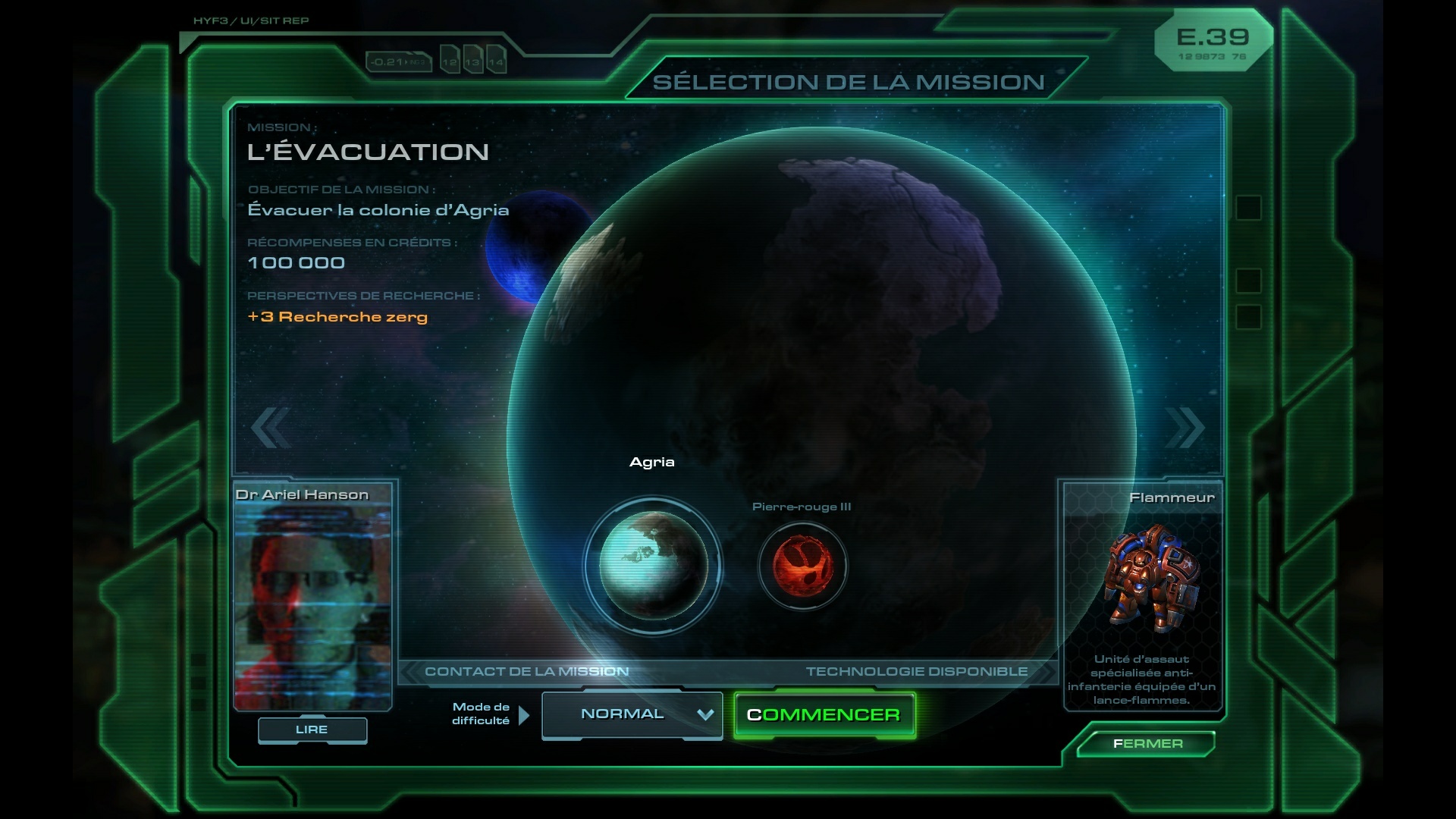The image size is (1456, 819).
Task: Close the mission screen with Fermer
Action: point(1147,744)
